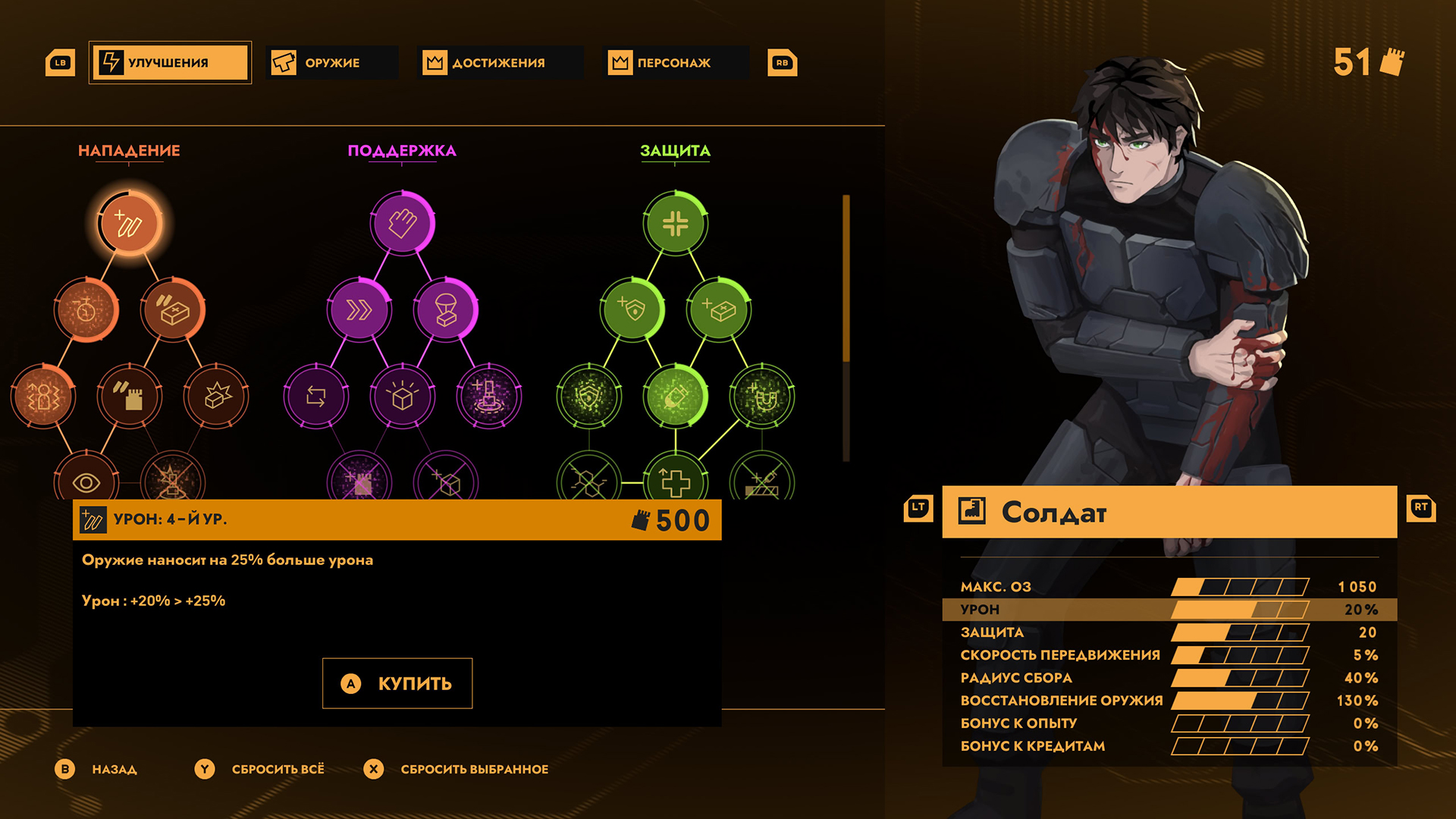Pick the purple swap-arrows node
This screenshot has height=819, width=1456.
[x=316, y=396]
